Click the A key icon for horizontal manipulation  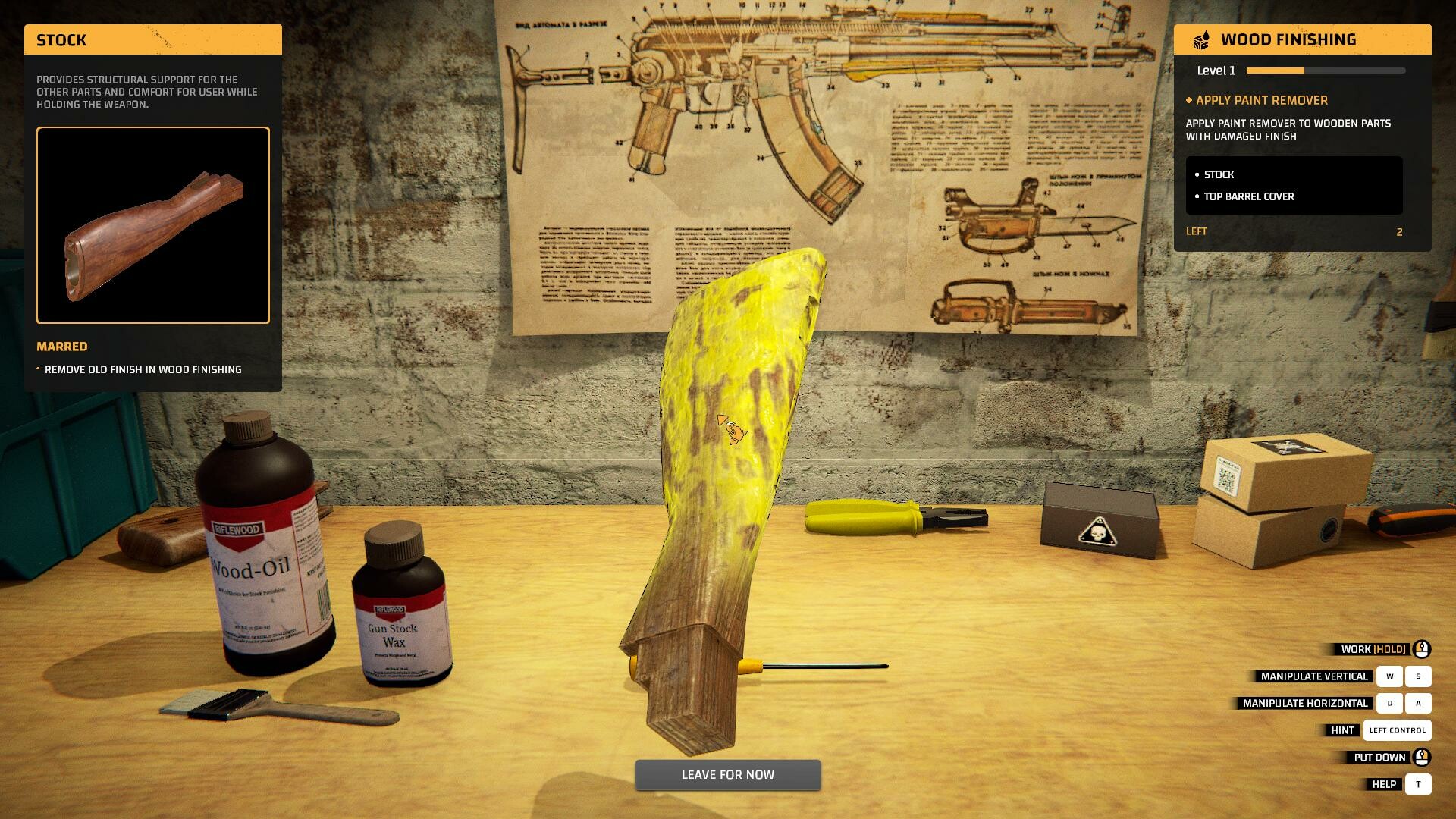(x=1419, y=703)
